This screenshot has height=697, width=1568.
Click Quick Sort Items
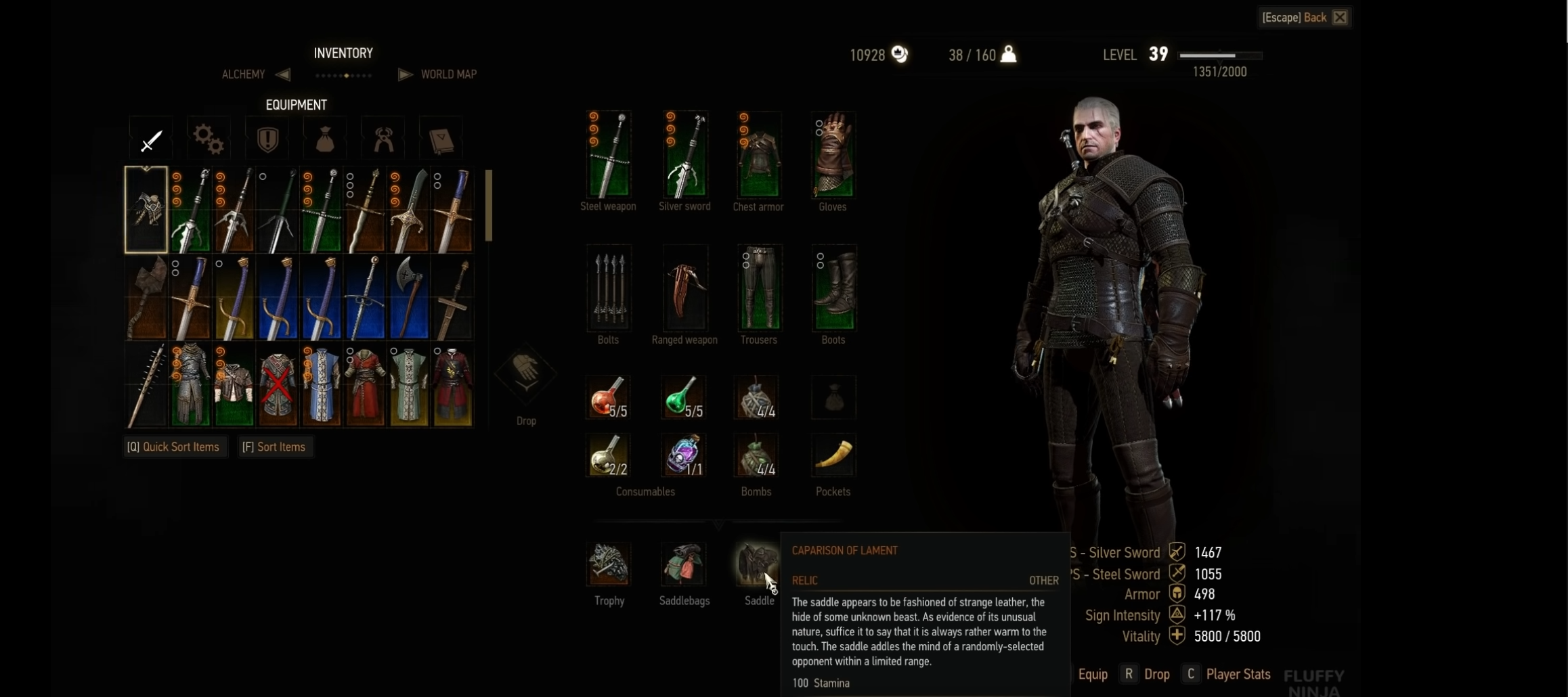click(x=174, y=447)
